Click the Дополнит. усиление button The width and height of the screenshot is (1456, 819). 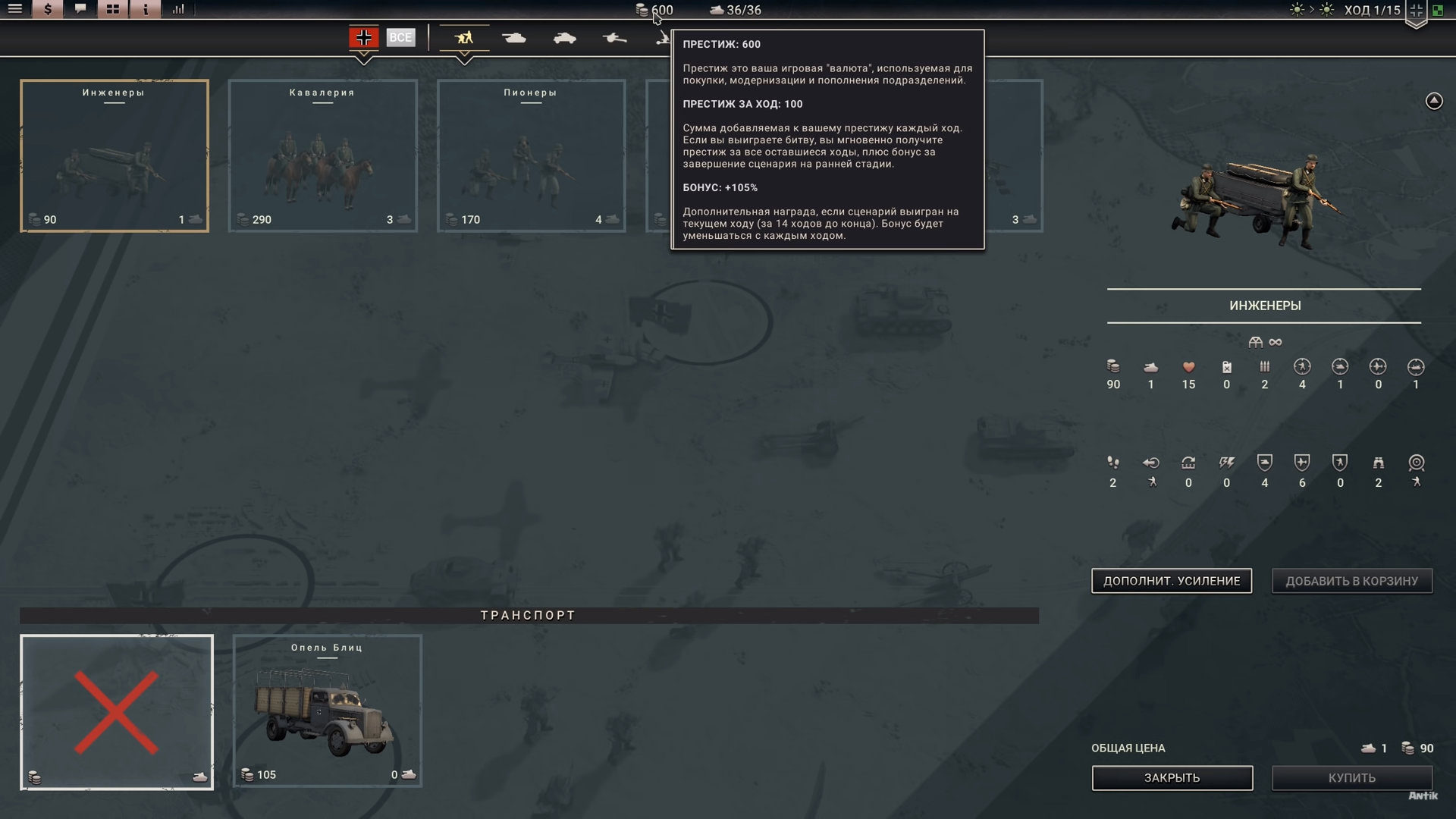pos(1172,581)
